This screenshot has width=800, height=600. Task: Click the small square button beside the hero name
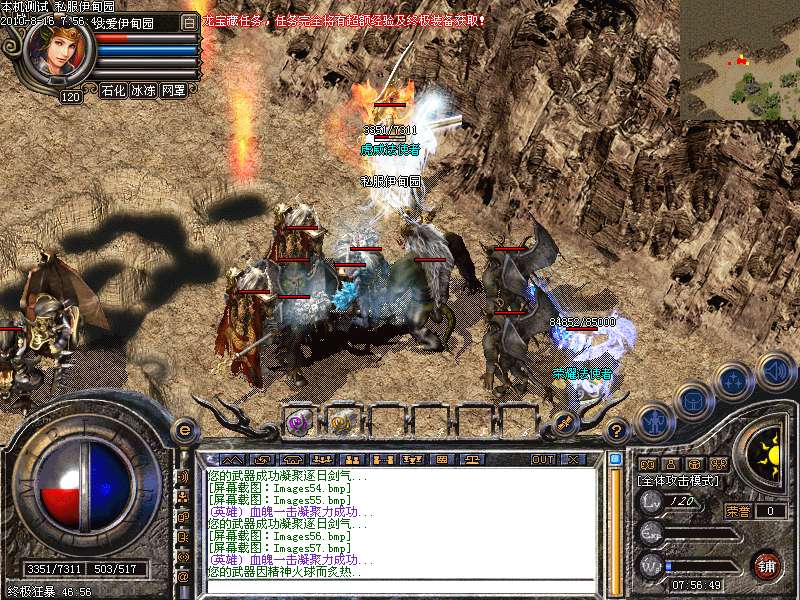[x=190, y=22]
